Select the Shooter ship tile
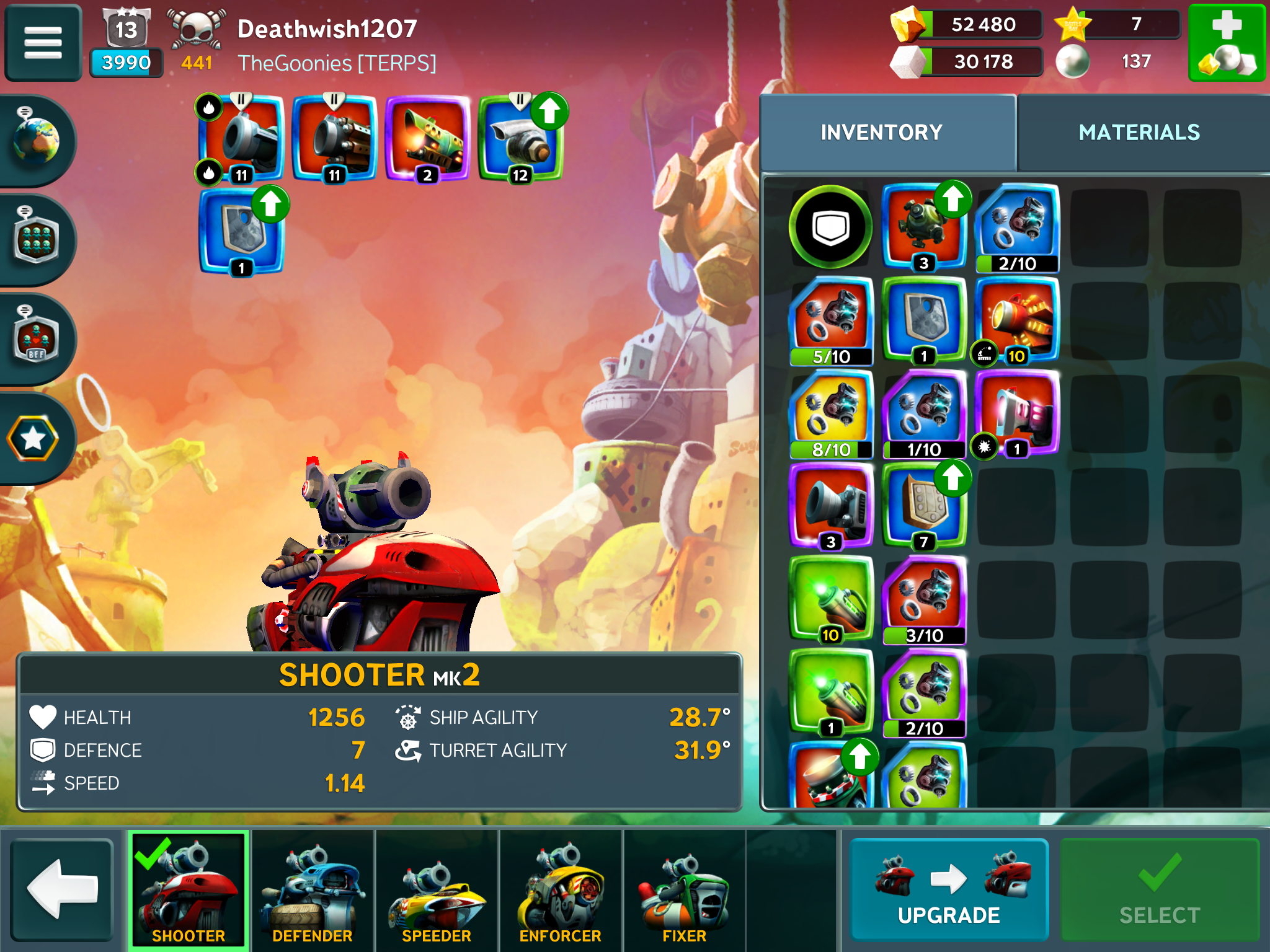The image size is (1270, 952). [x=189, y=889]
